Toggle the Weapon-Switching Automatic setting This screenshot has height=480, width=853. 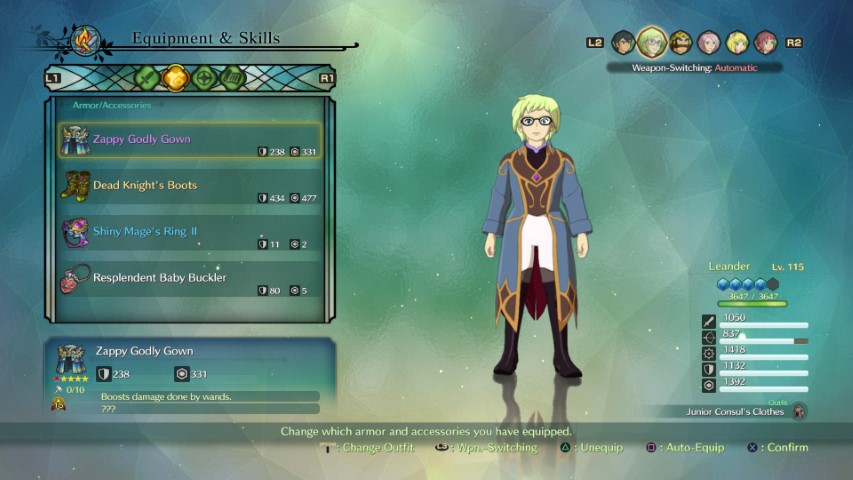coord(694,68)
